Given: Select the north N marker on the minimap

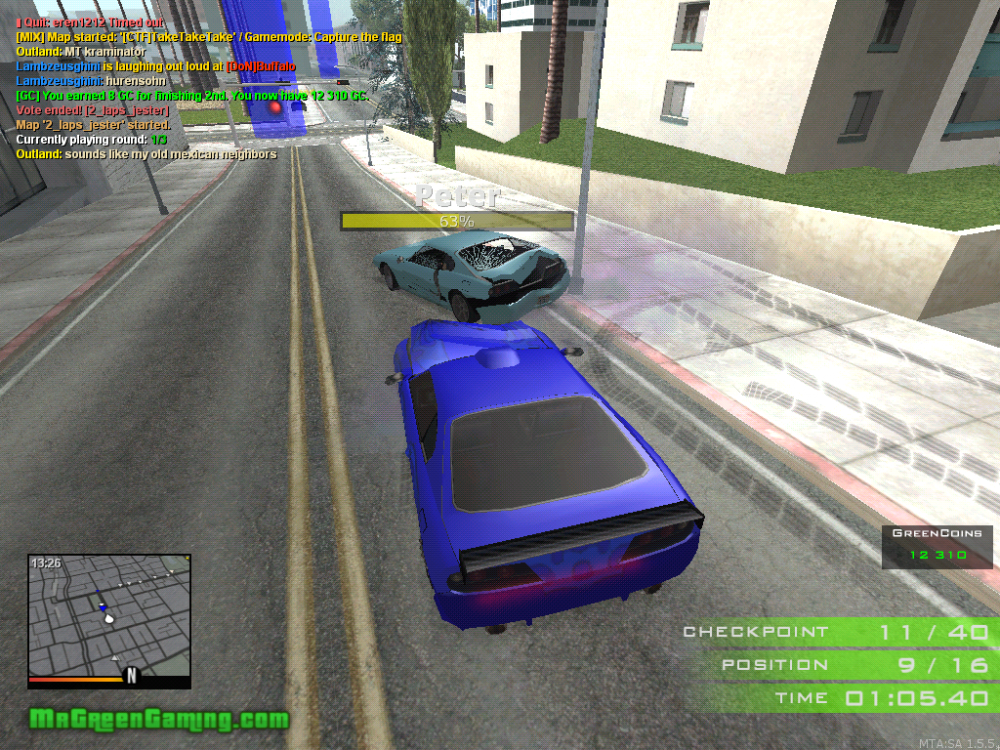Looking at the screenshot, I should (x=130, y=677).
